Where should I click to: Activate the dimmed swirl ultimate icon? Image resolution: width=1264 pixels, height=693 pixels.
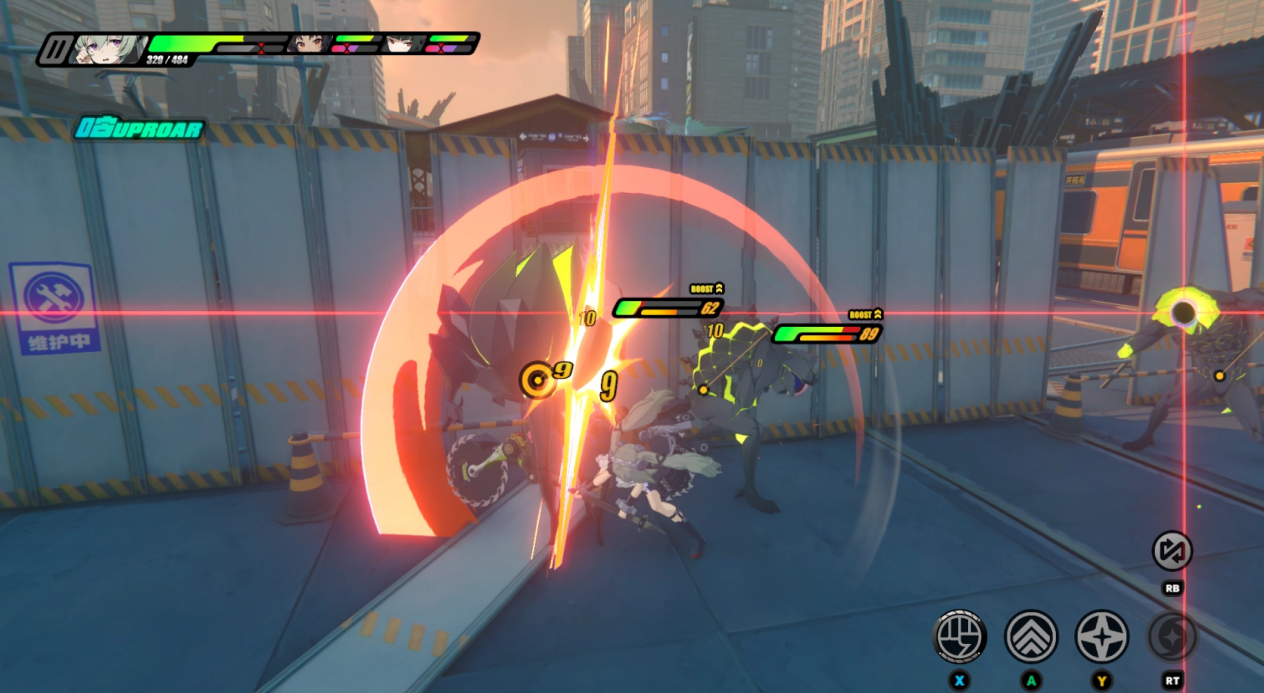pyautogui.click(x=1172, y=636)
